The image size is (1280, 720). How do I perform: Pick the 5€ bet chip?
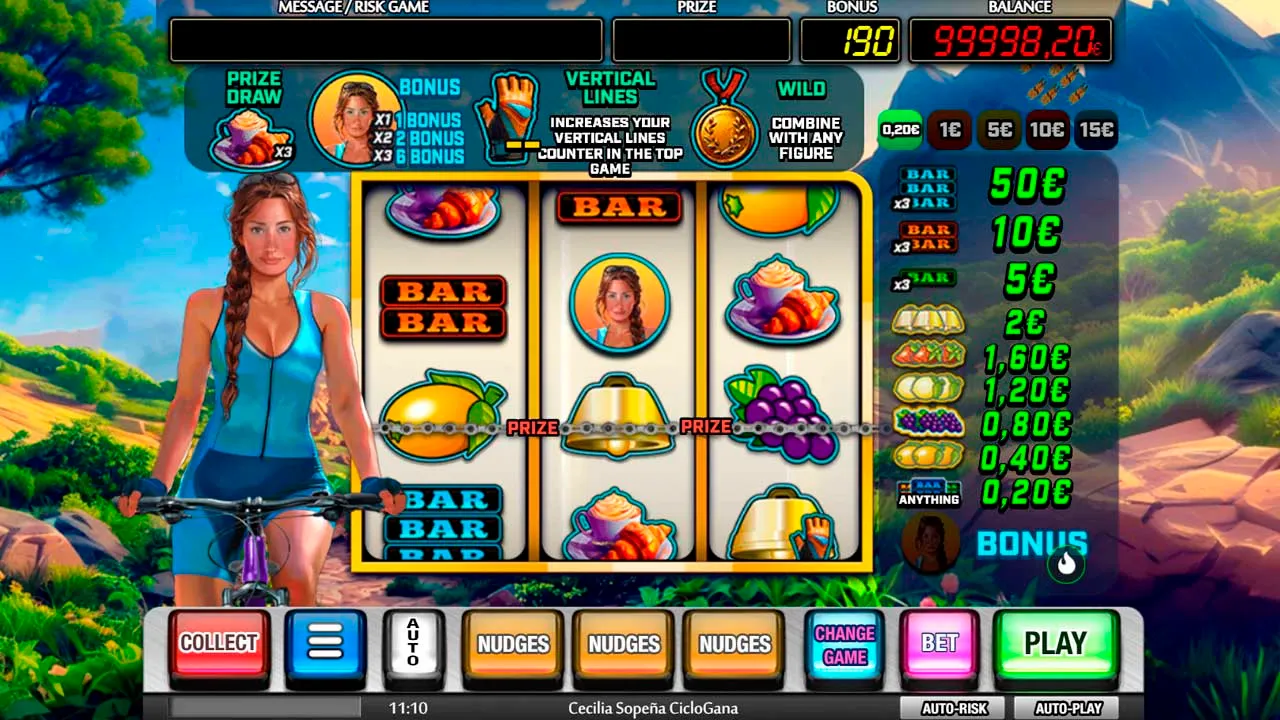999,129
